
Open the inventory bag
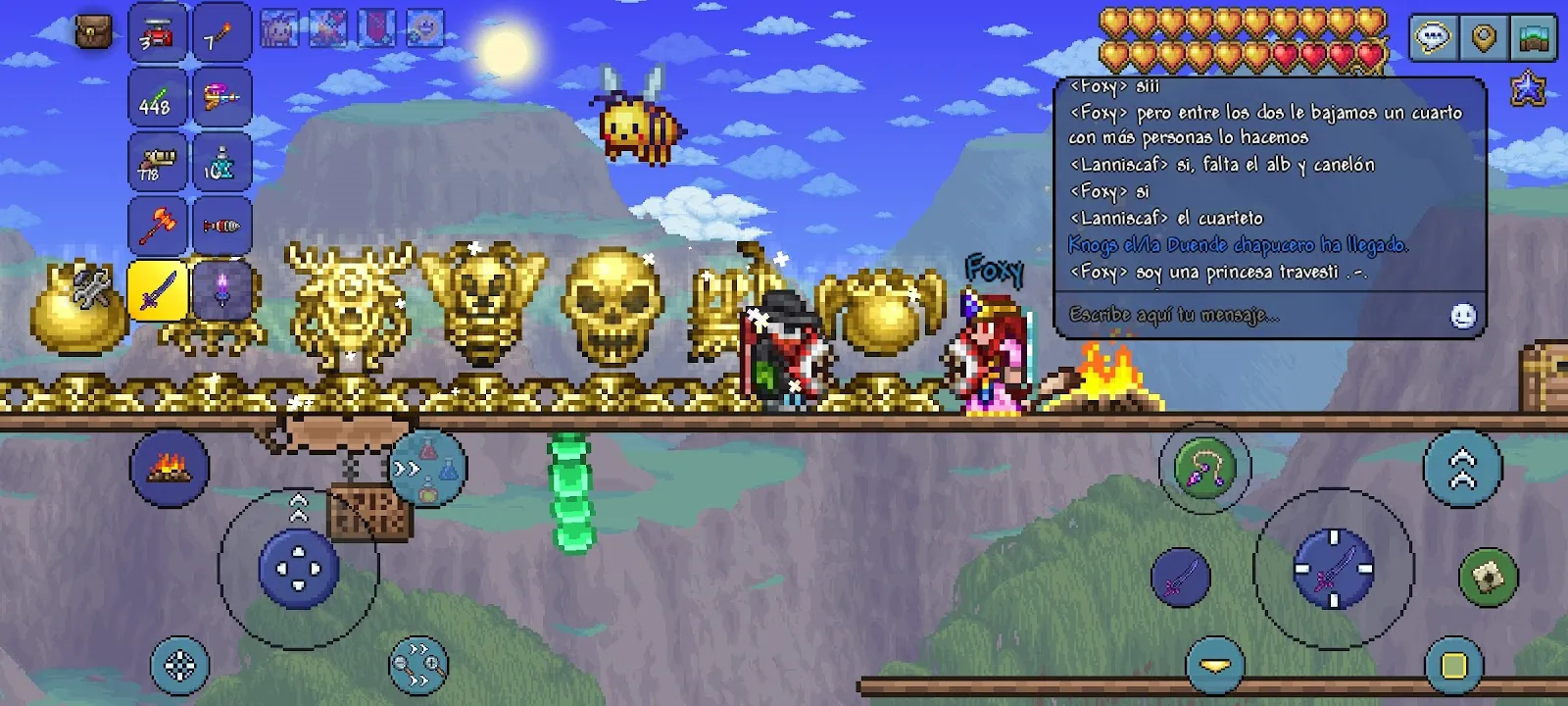(x=94, y=32)
